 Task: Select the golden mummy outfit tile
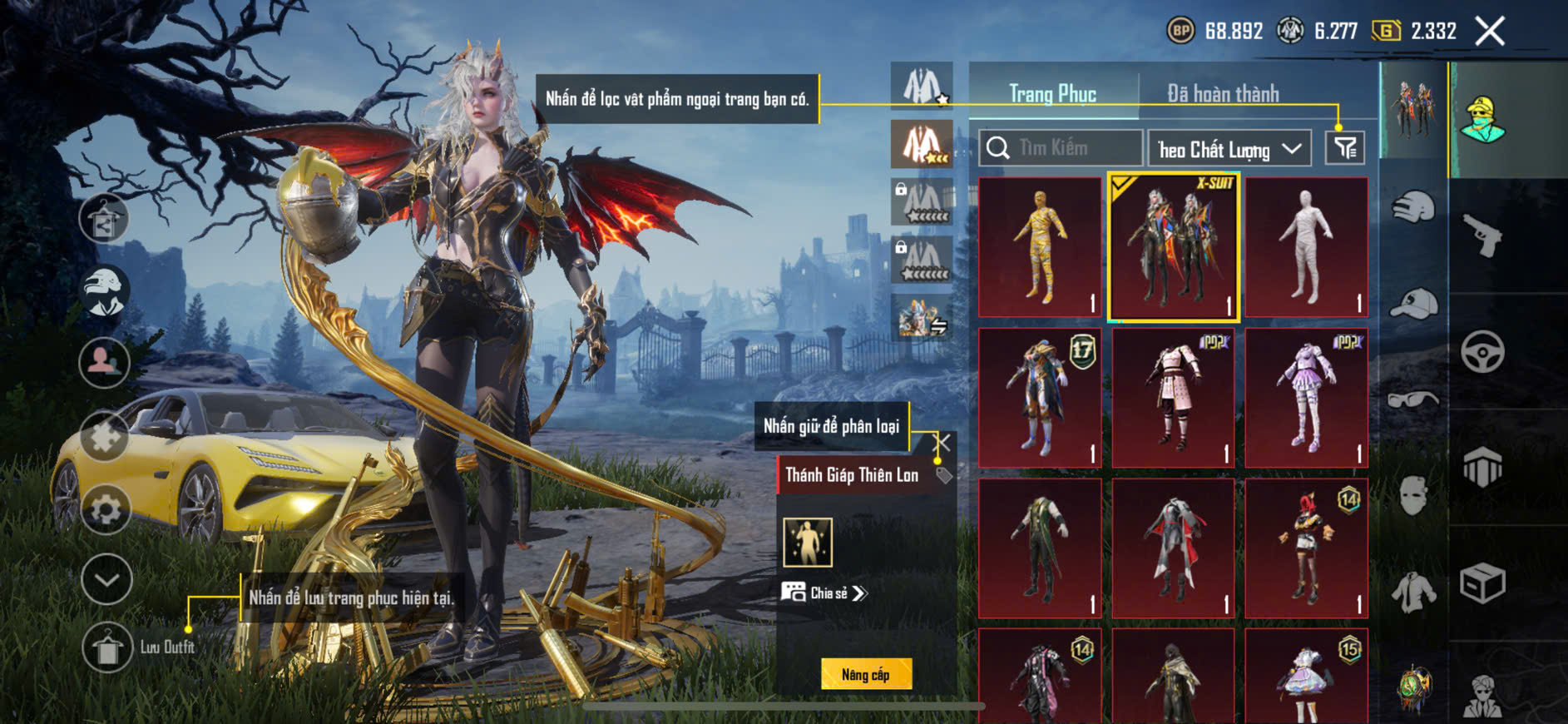click(1040, 247)
